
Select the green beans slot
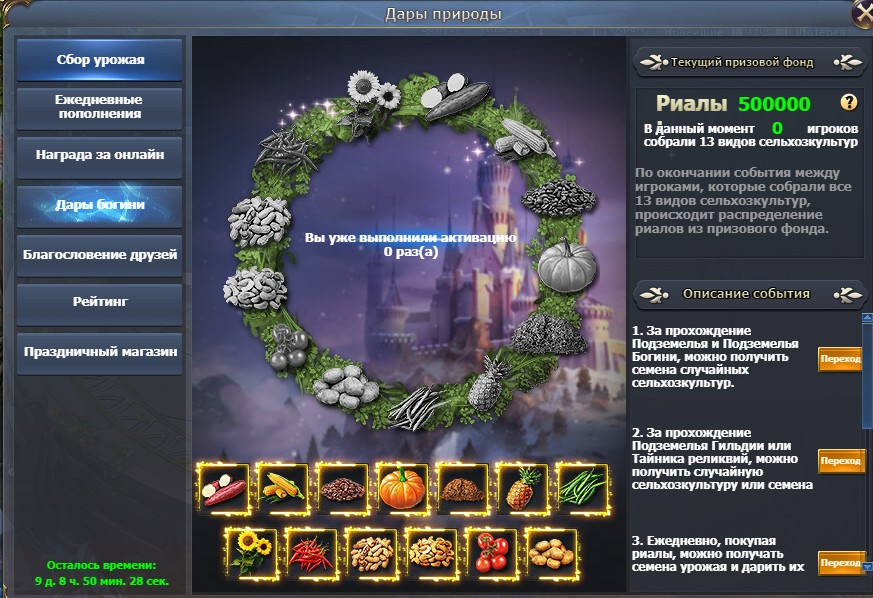tap(582, 488)
